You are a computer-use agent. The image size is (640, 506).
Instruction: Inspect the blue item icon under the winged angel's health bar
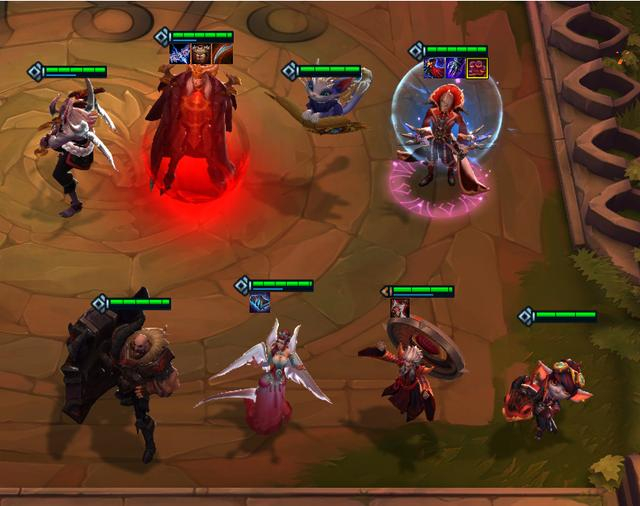[x=260, y=302]
